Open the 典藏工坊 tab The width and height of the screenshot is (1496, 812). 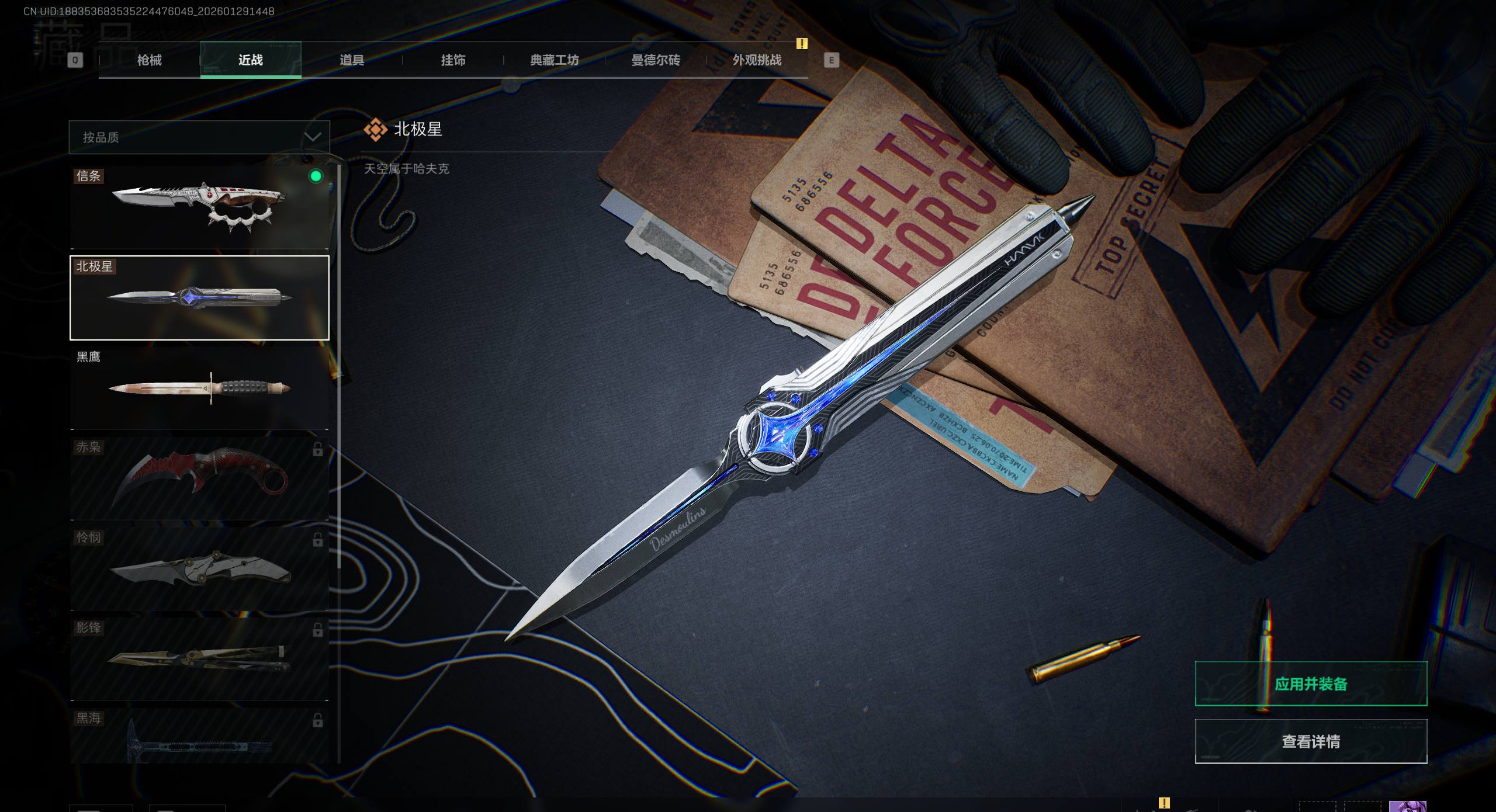pyautogui.click(x=554, y=60)
